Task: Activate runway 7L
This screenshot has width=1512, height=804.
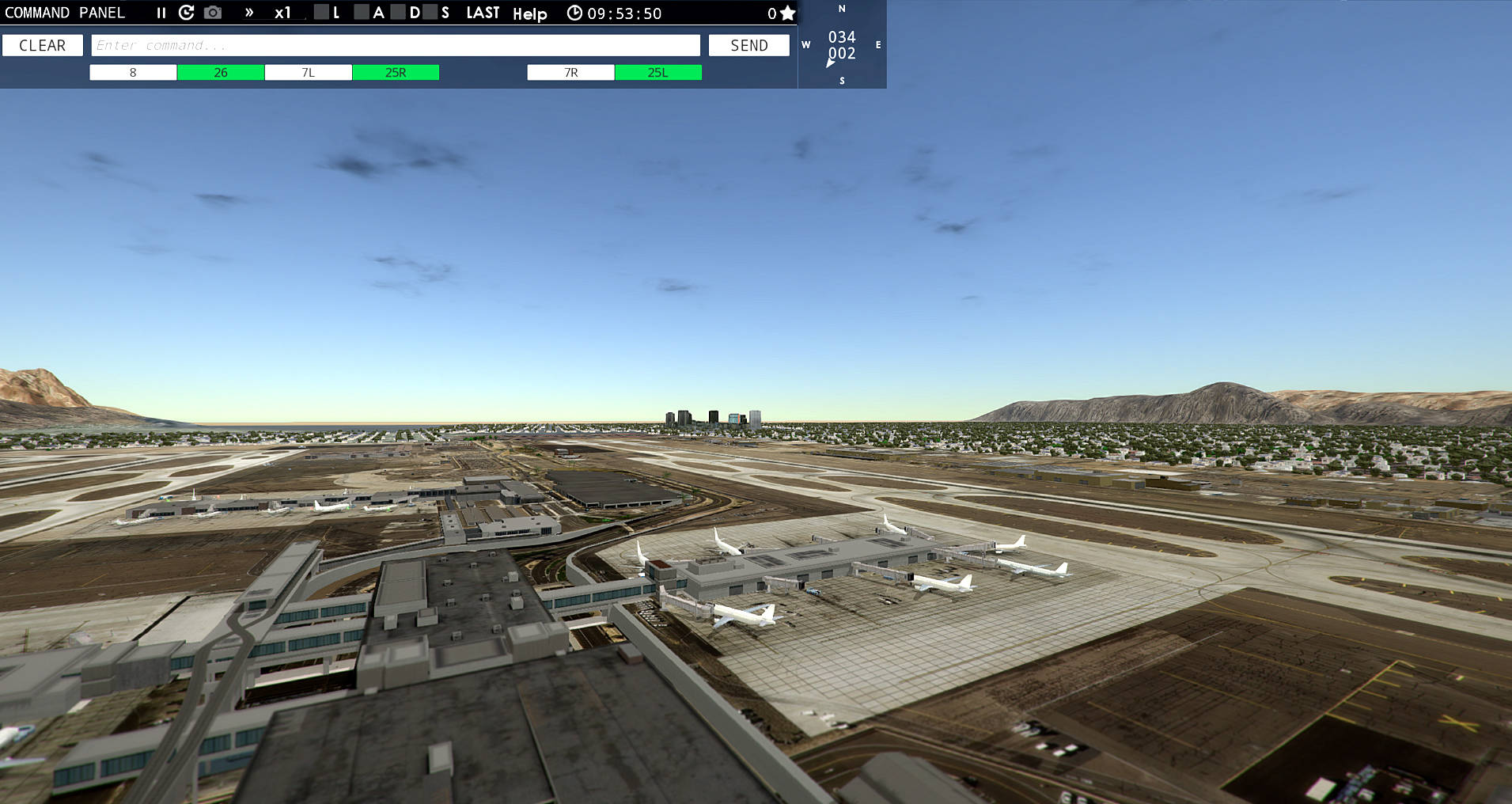Action: 308,72
